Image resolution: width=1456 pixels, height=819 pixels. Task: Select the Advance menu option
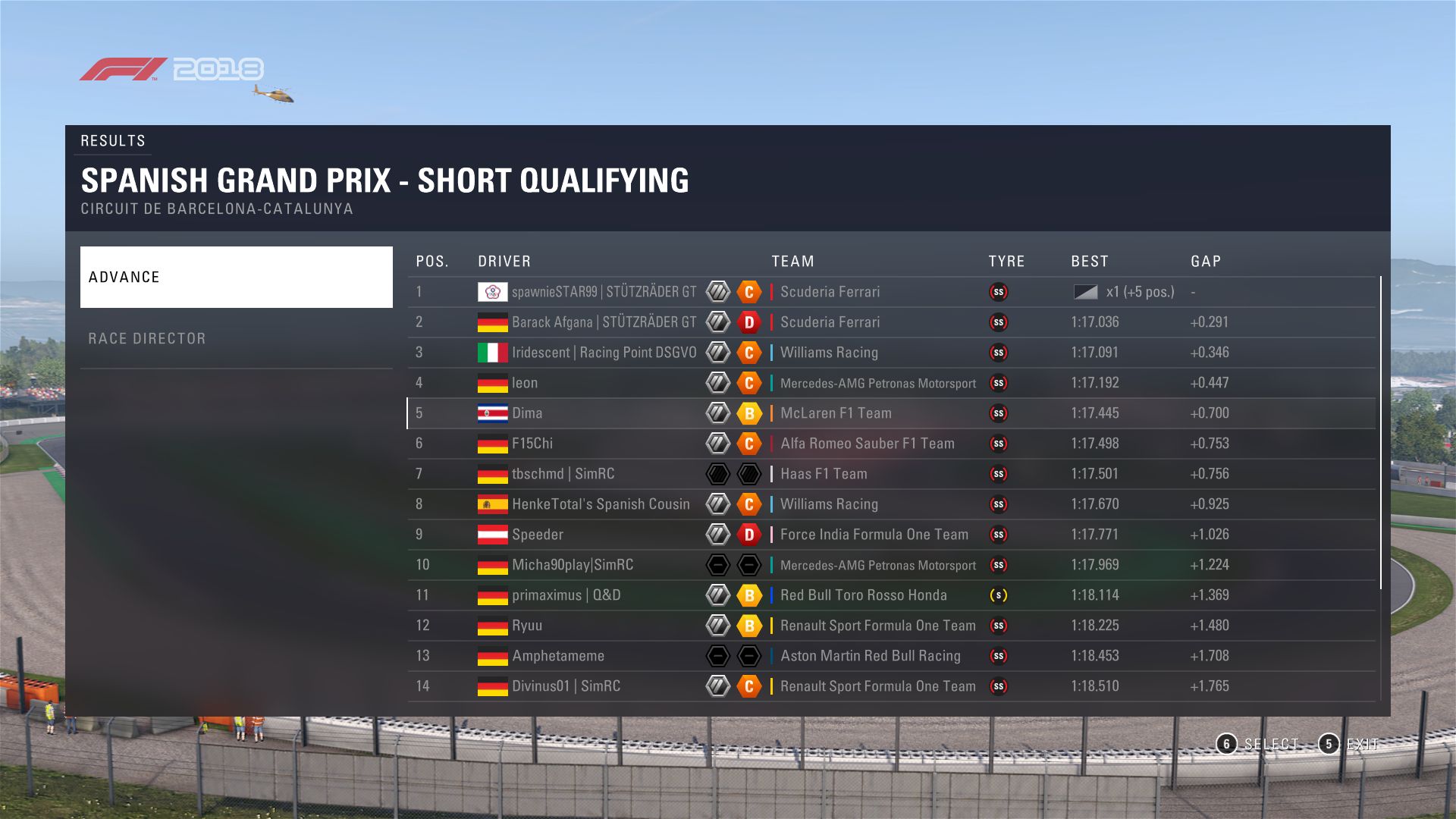(x=236, y=277)
